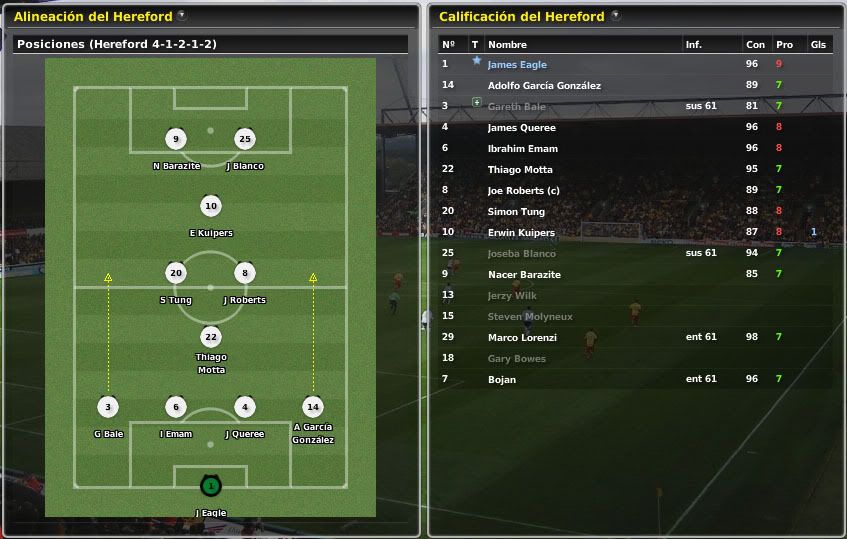This screenshot has height=539, width=847.
Task: Open Marco Lorenzi's player row
Action: 521,338
